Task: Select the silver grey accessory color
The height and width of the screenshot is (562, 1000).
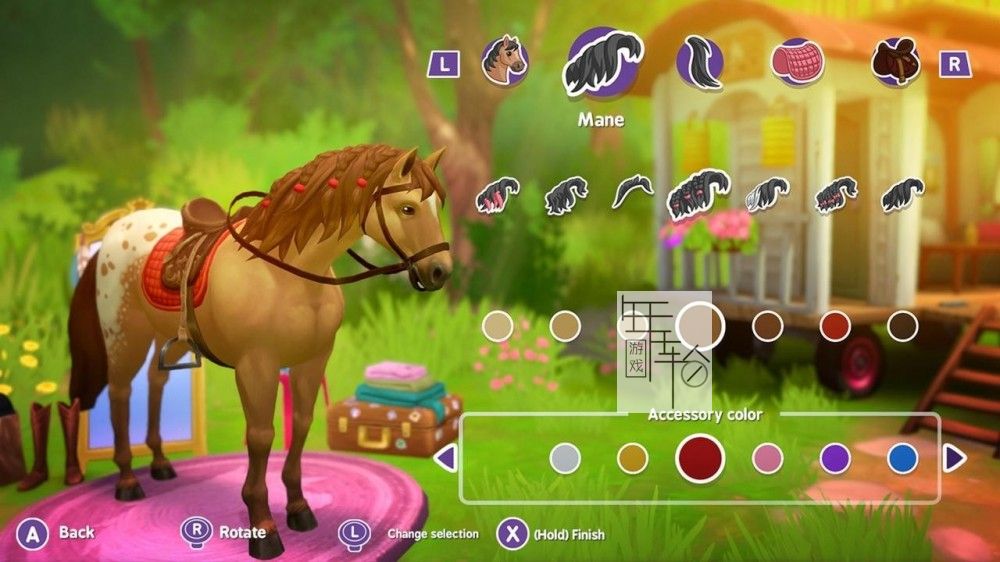Action: point(565,458)
